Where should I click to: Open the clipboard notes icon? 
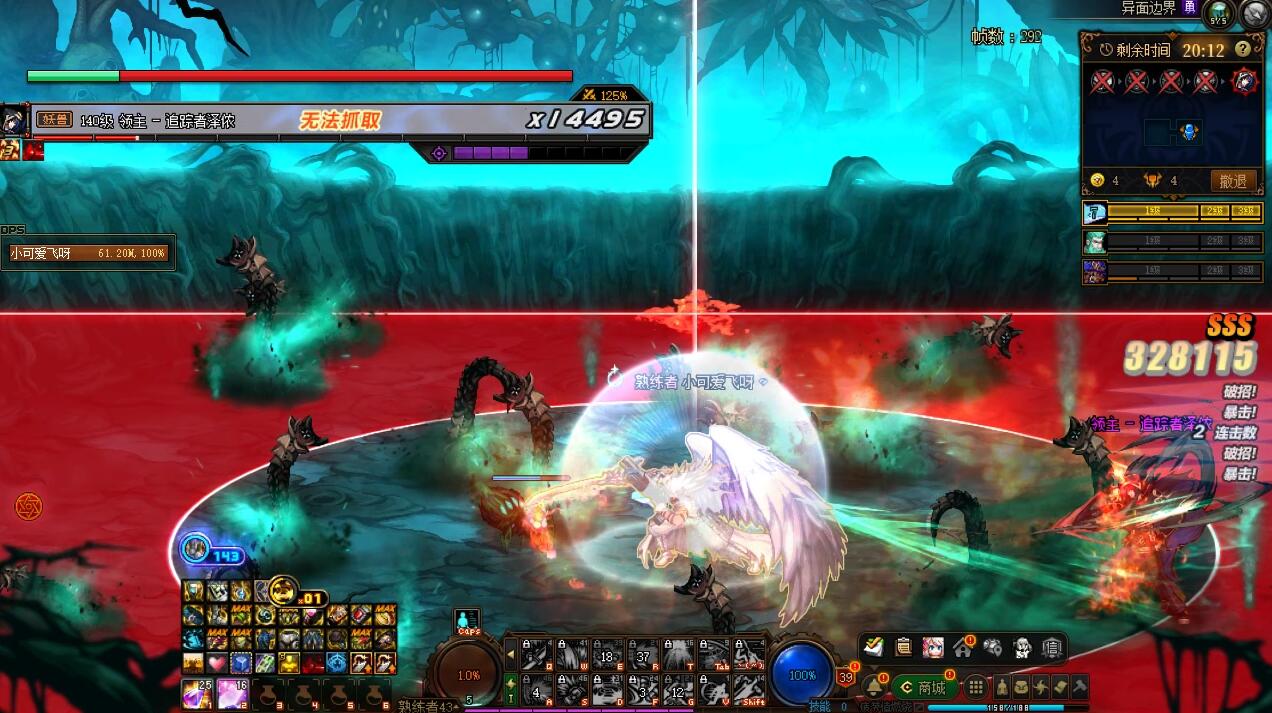coord(903,647)
